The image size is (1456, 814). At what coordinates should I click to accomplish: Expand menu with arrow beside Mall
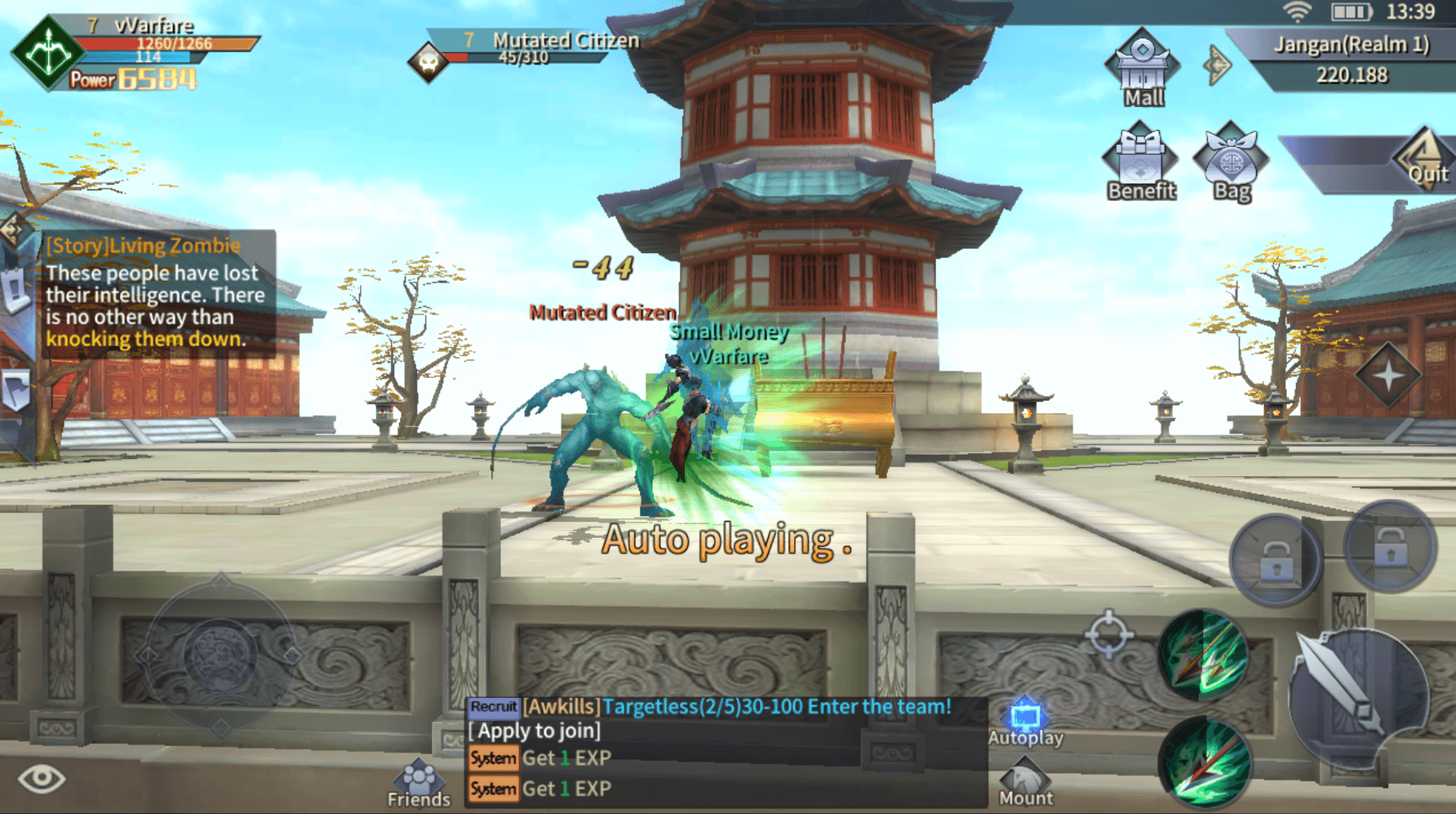pyautogui.click(x=1217, y=64)
